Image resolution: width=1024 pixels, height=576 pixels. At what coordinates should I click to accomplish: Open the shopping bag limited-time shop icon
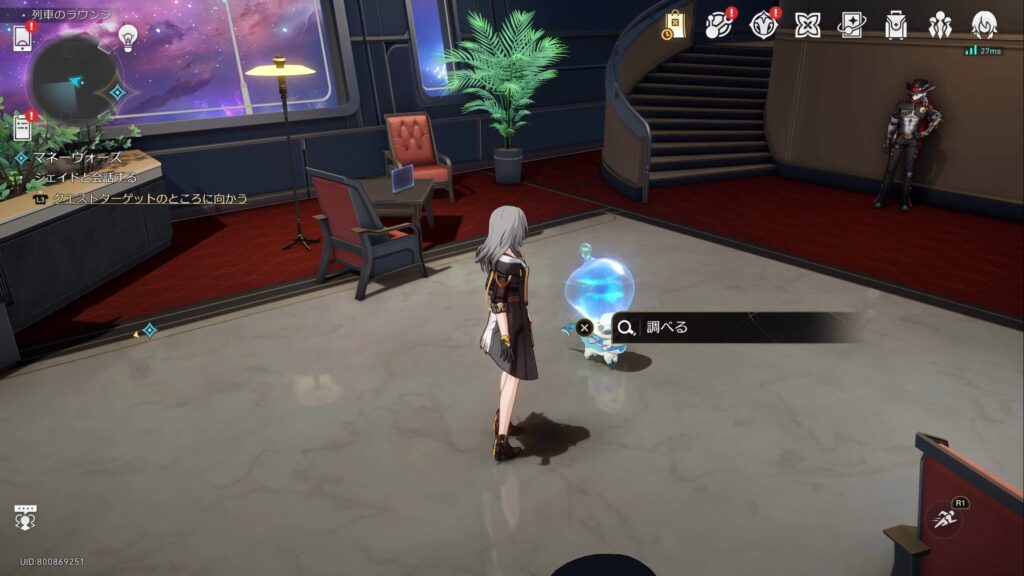(674, 26)
